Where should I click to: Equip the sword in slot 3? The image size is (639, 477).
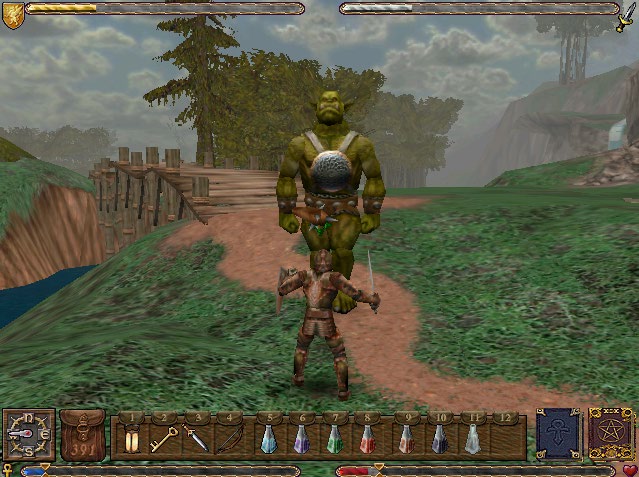(196, 438)
